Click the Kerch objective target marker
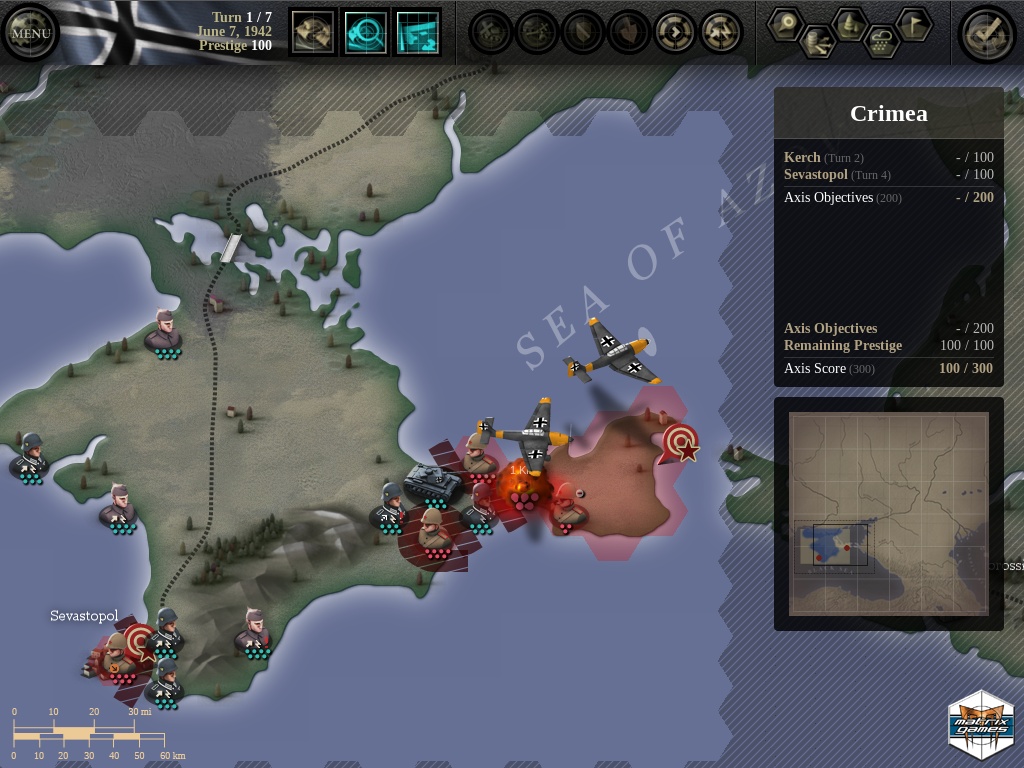The image size is (1024, 768). (x=680, y=441)
